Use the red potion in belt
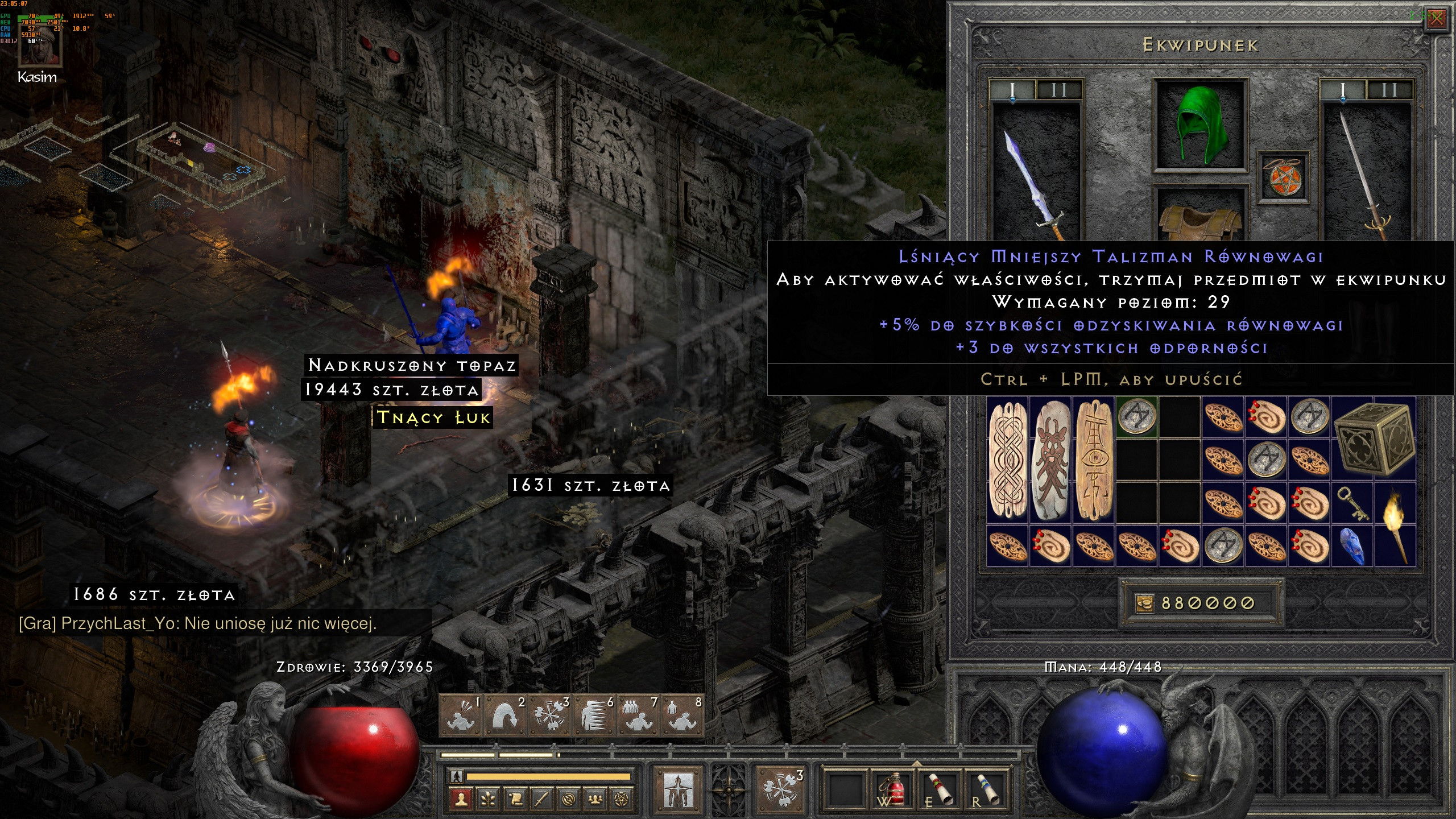1456x819 pixels. click(892, 788)
